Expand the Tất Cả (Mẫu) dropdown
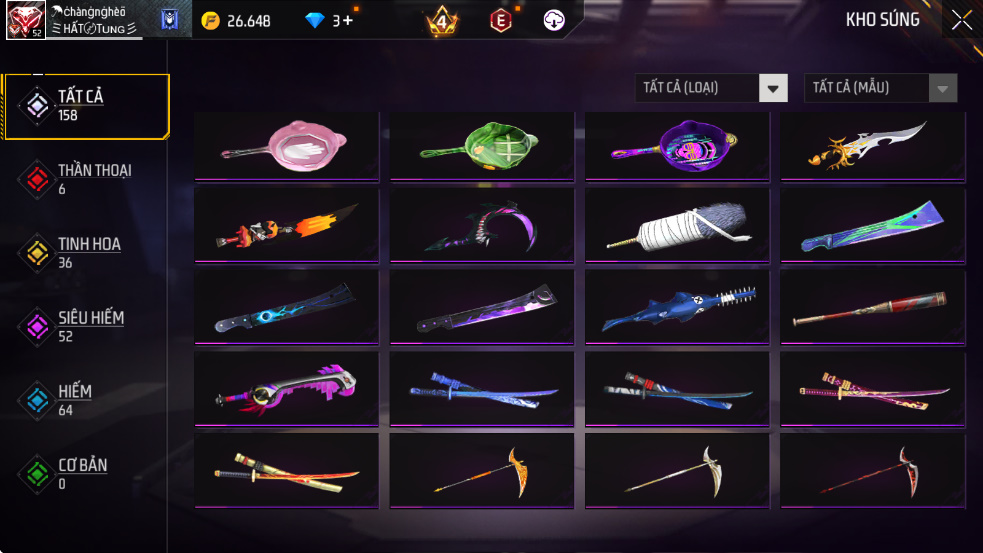Image resolution: width=983 pixels, height=553 pixels. click(941, 88)
